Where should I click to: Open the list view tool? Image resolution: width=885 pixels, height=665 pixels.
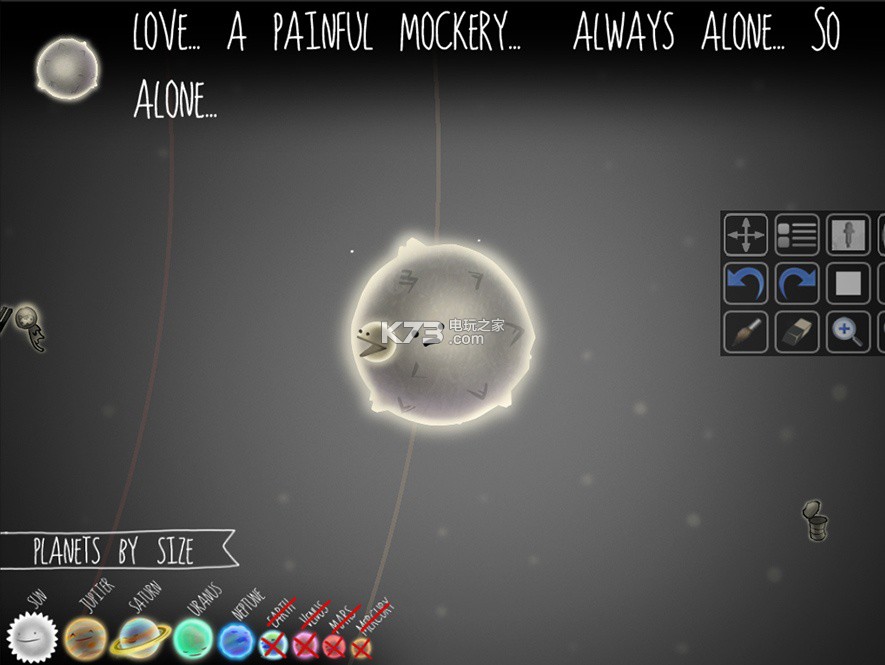797,235
